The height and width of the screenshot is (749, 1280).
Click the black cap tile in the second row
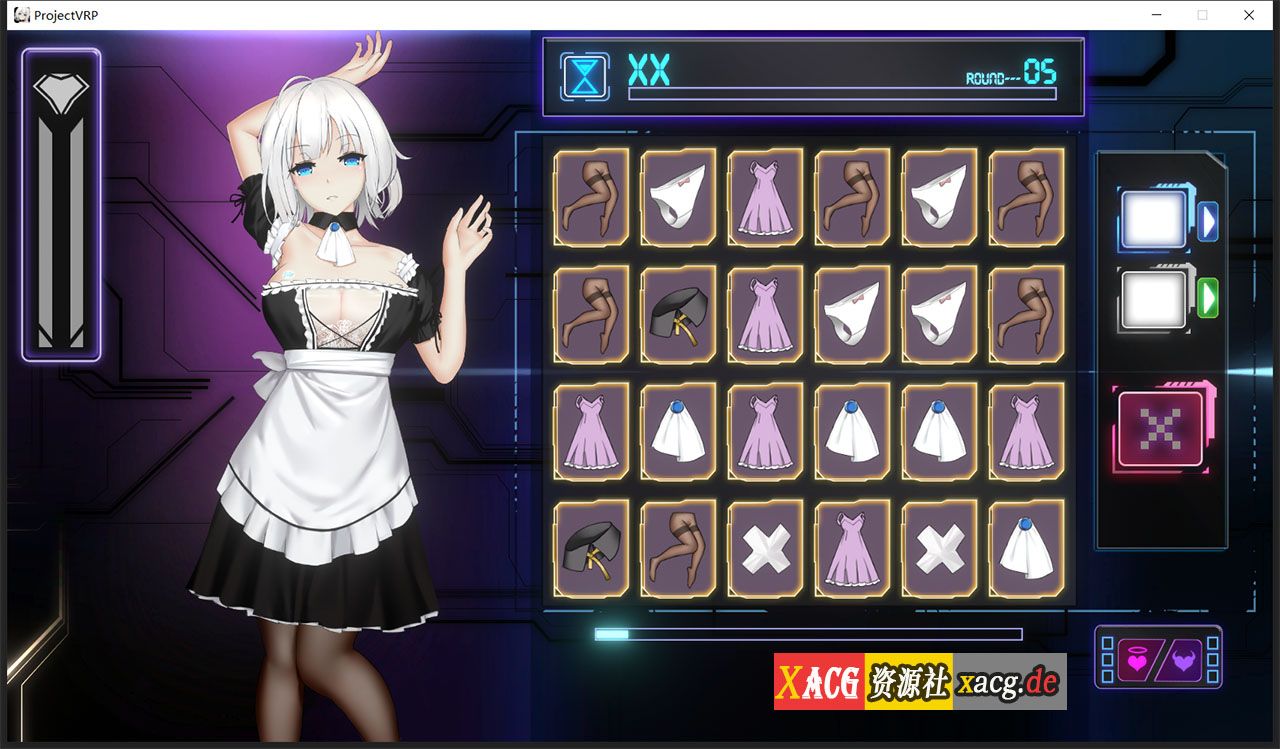coord(678,314)
